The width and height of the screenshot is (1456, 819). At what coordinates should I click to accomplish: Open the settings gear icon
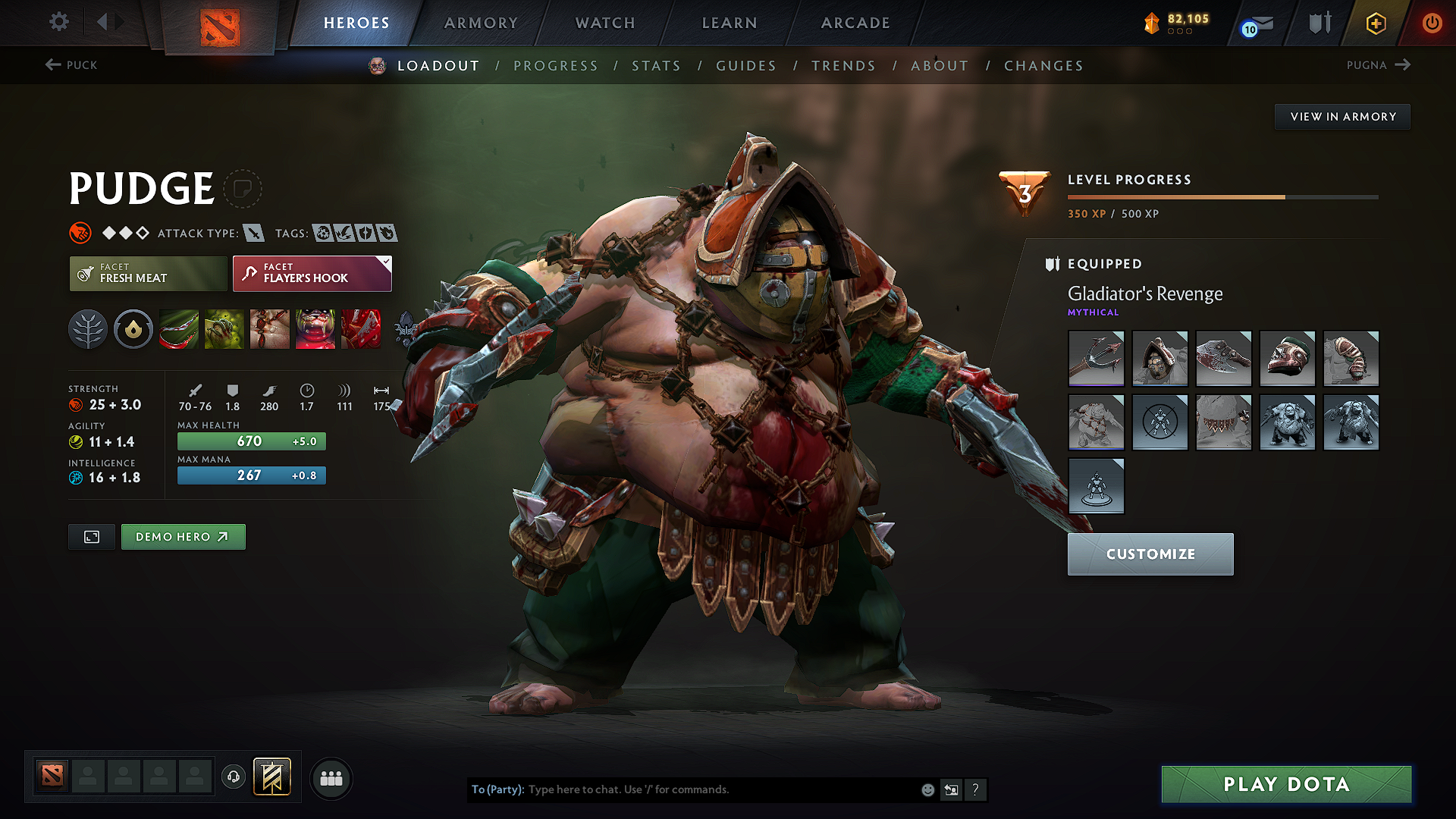tap(58, 22)
